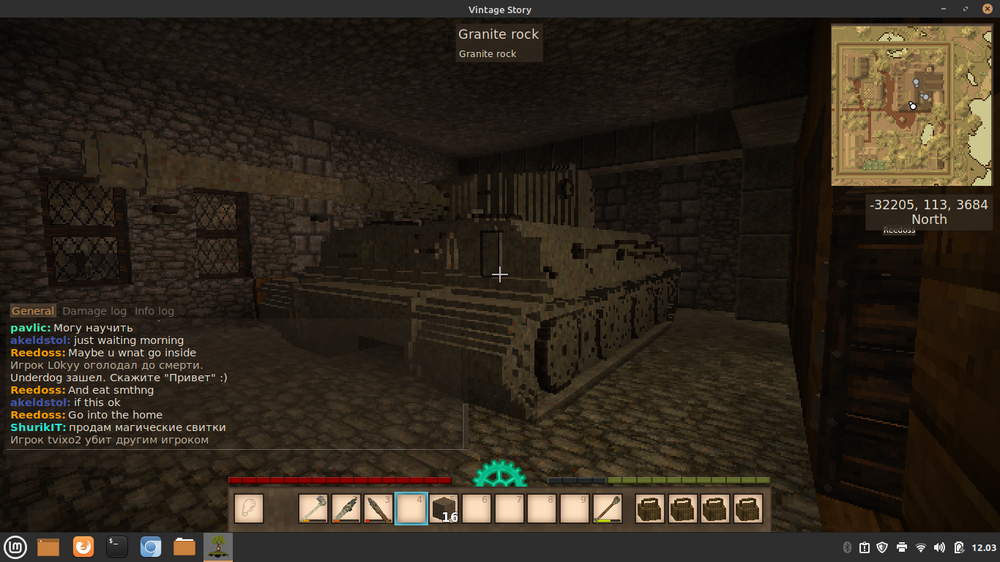This screenshot has width=1000, height=562.
Task: Select the stone block stack of 16
Action: coord(444,508)
